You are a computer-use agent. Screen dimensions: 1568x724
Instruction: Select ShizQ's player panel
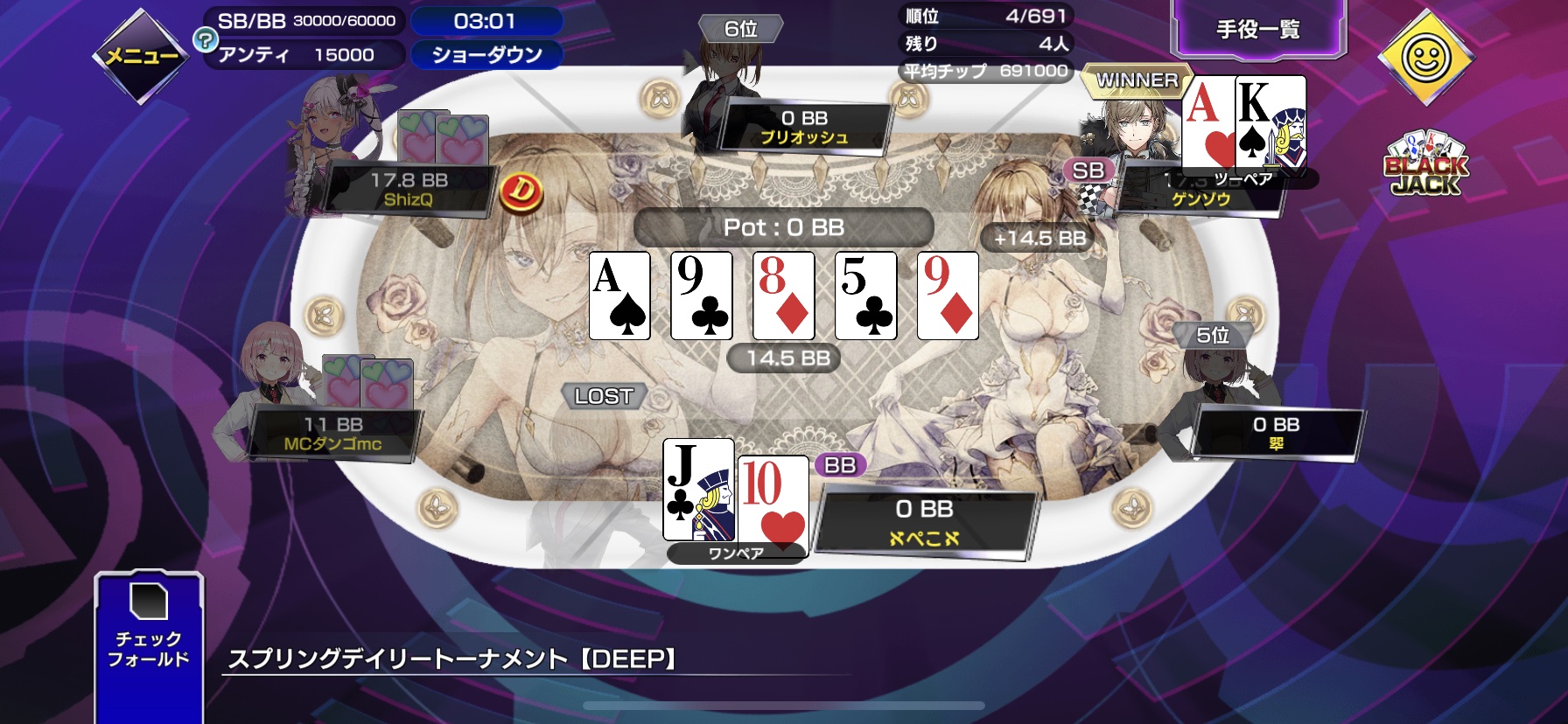point(408,190)
